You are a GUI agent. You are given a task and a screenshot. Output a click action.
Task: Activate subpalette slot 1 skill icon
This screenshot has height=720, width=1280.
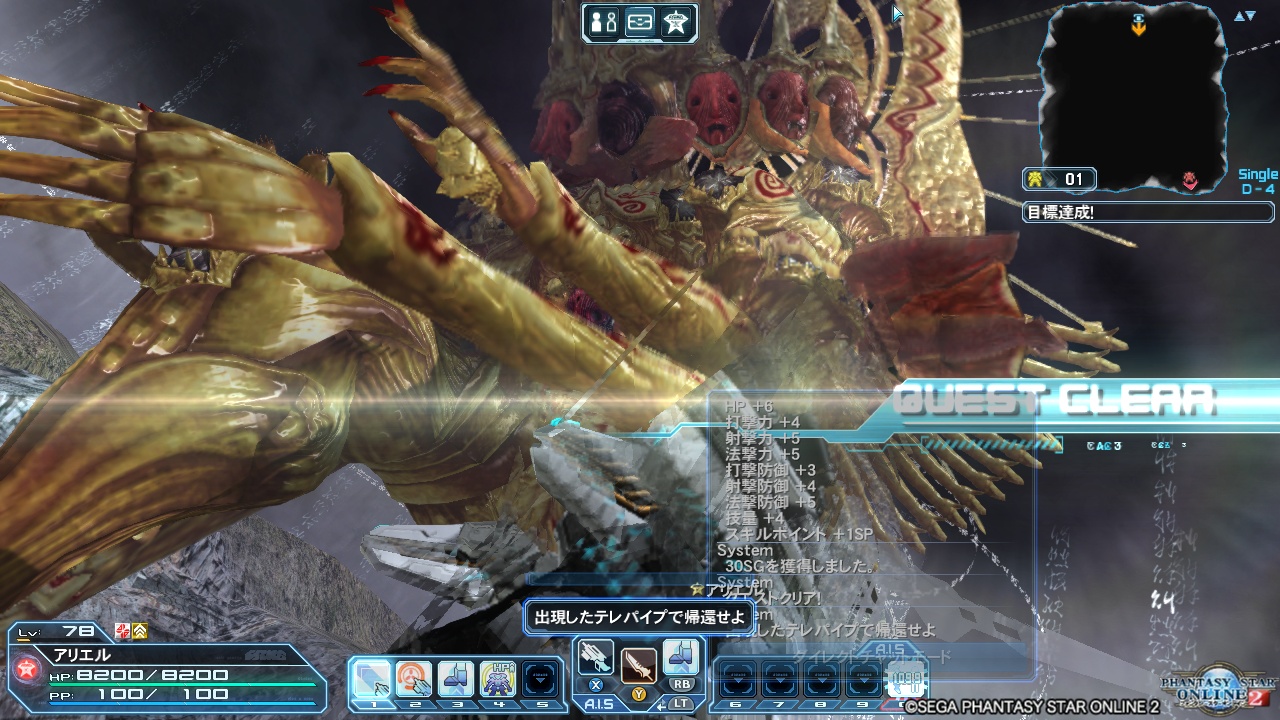coord(372,679)
